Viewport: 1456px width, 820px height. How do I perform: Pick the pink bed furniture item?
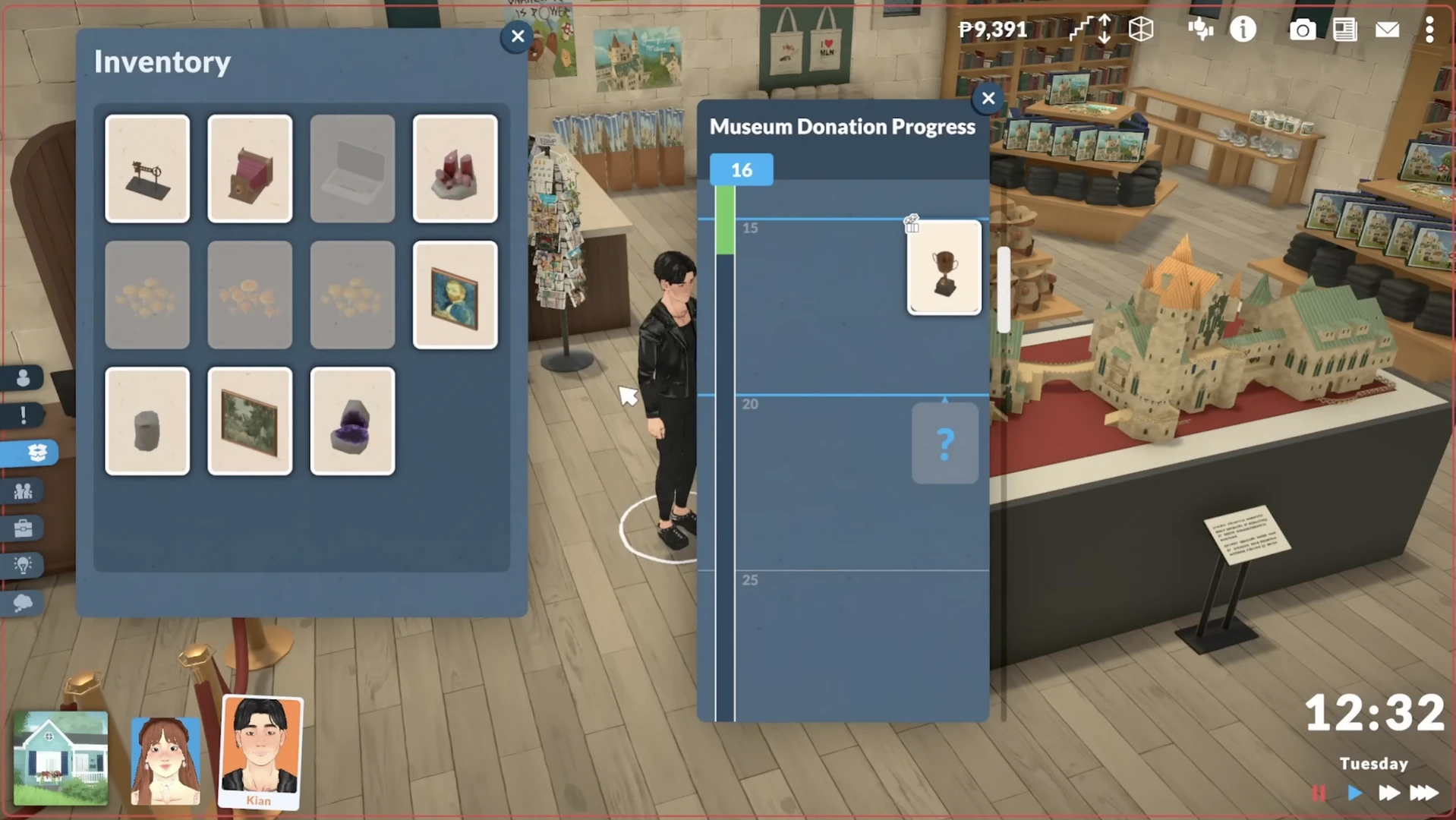[250, 169]
